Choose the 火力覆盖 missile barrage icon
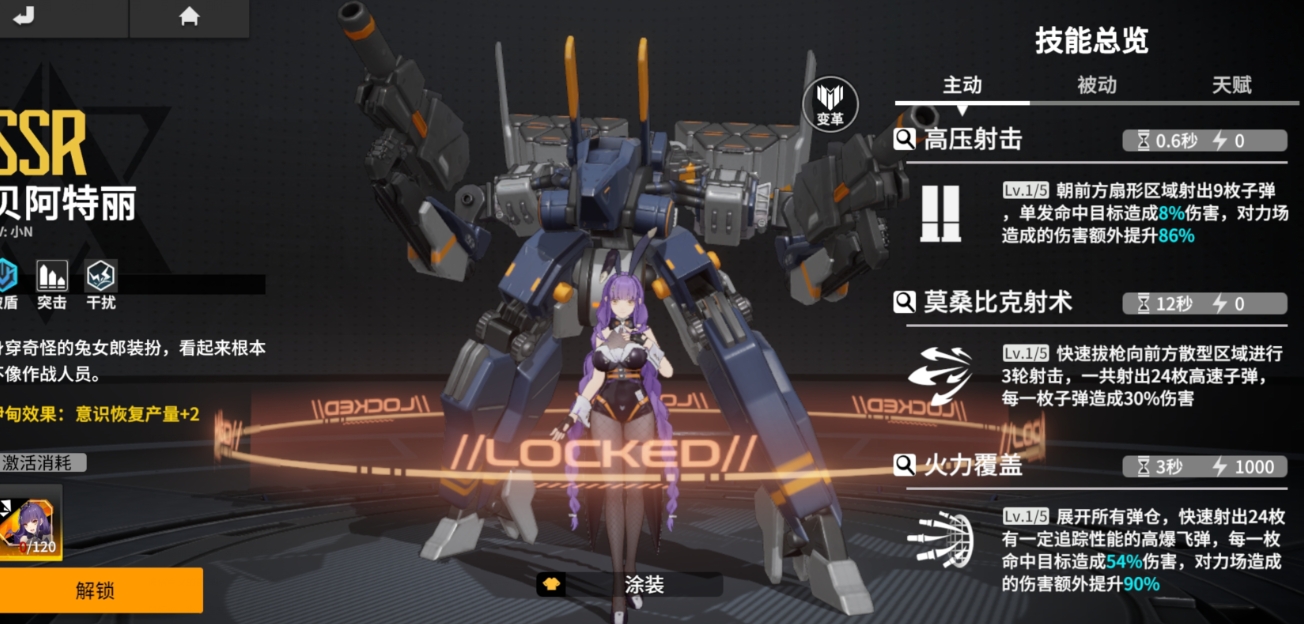1304x624 pixels. click(940, 540)
